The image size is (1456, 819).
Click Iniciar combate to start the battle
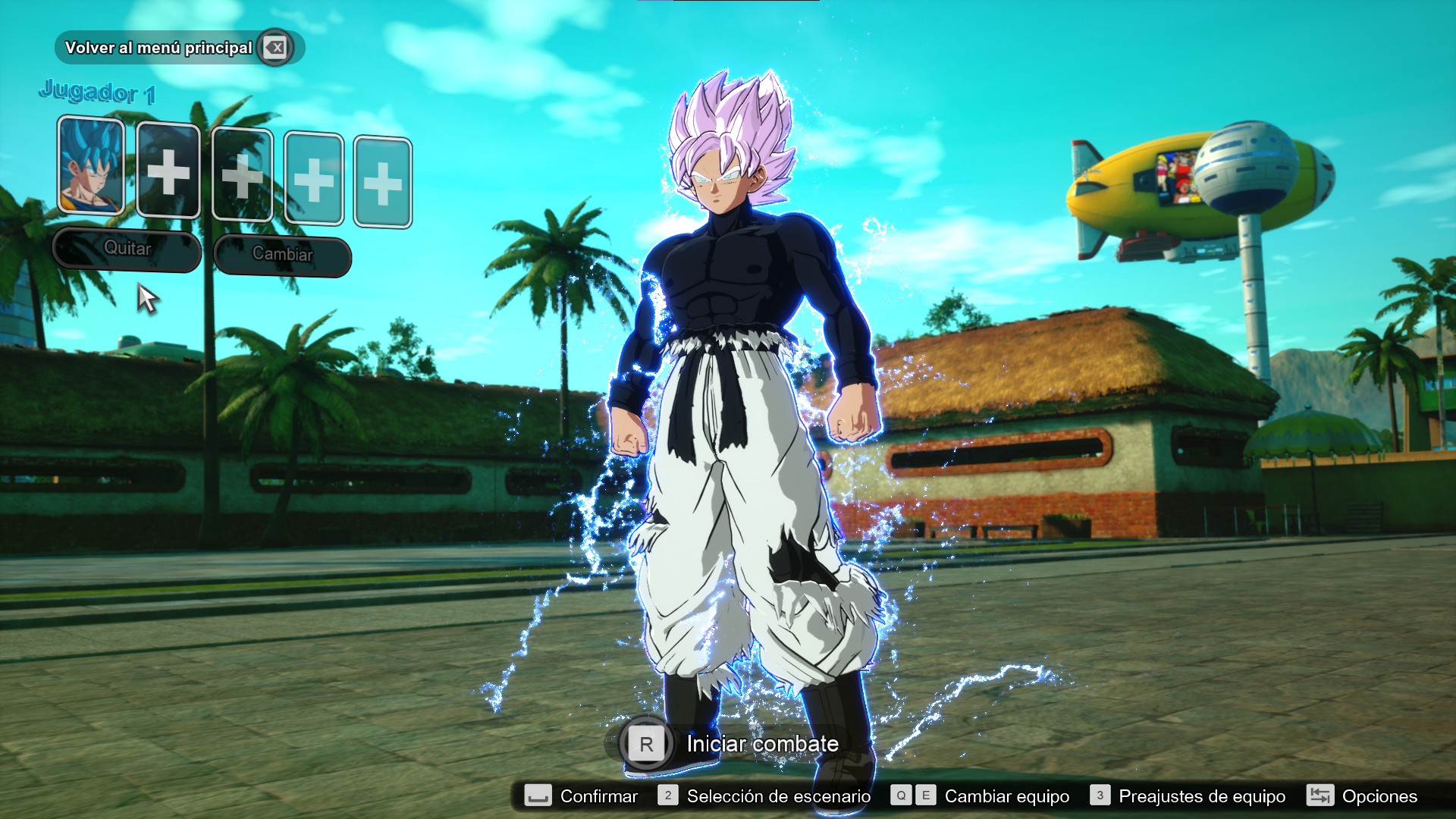(x=761, y=744)
